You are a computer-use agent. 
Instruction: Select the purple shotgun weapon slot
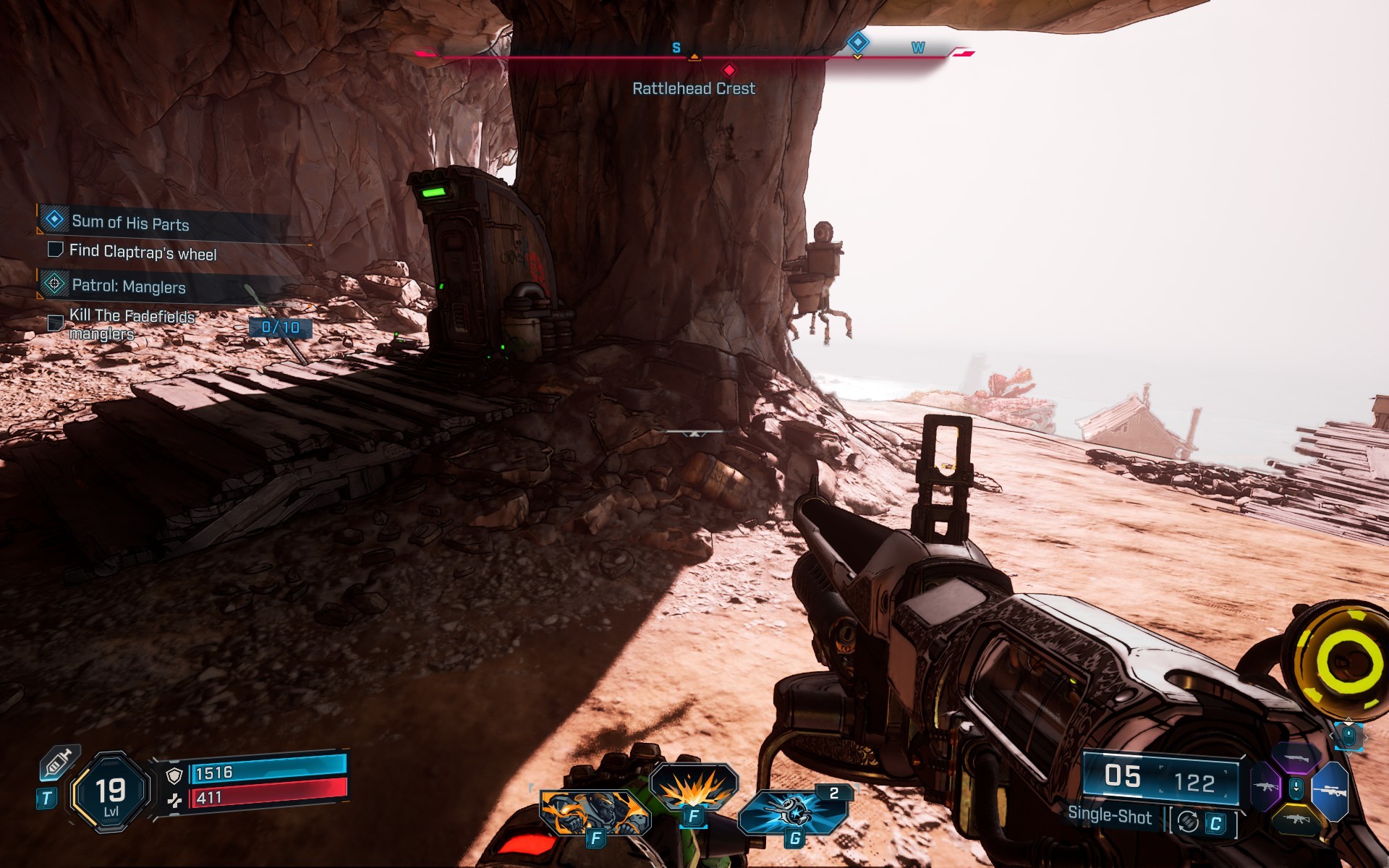[1296, 759]
